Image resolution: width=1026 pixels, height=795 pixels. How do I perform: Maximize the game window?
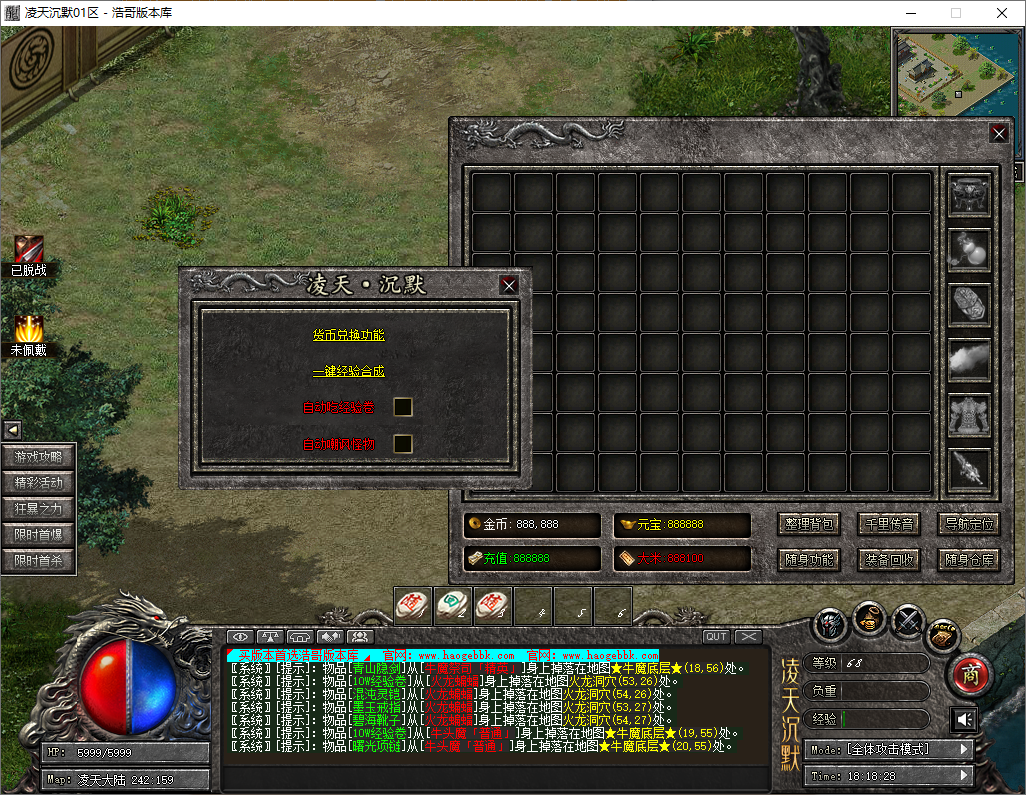(955, 13)
